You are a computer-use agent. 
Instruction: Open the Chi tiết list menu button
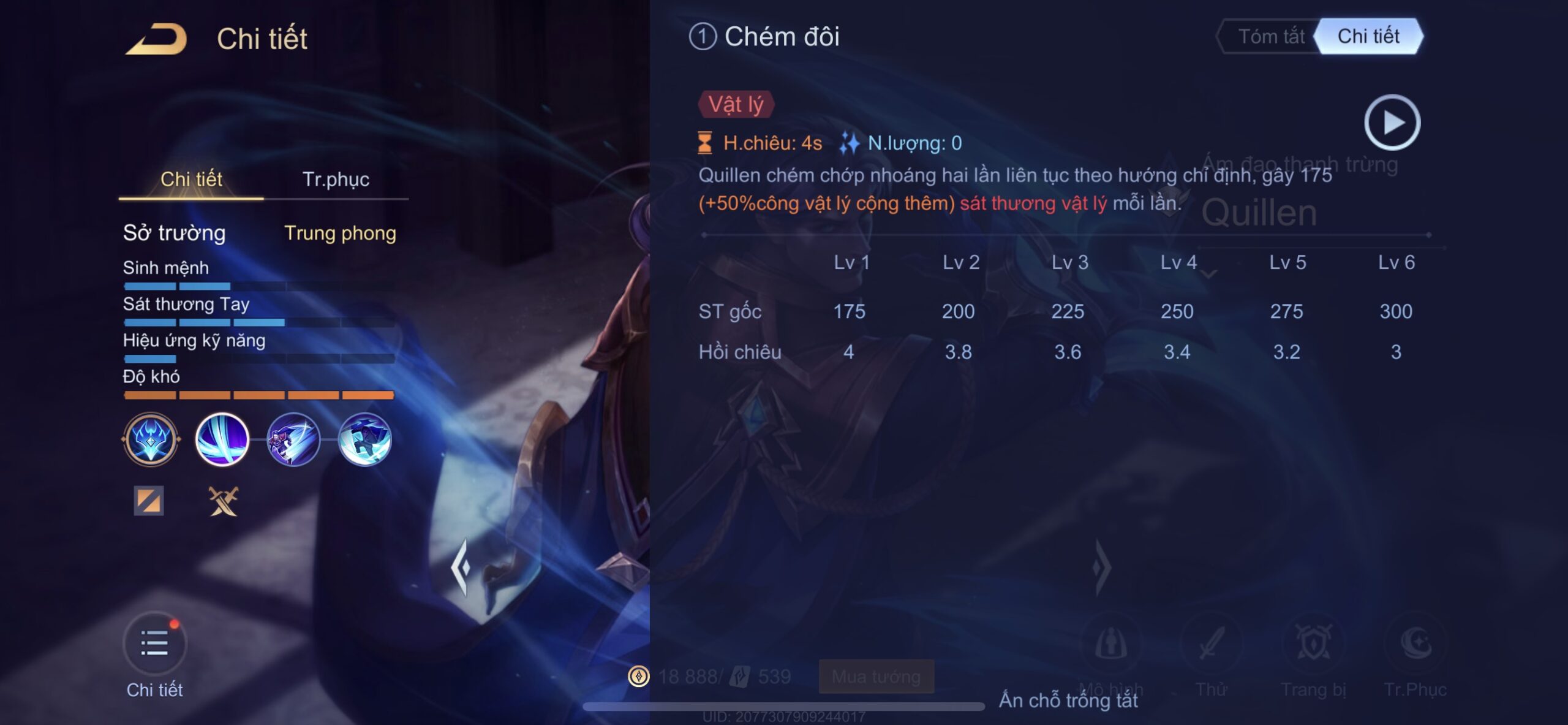point(154,645)
